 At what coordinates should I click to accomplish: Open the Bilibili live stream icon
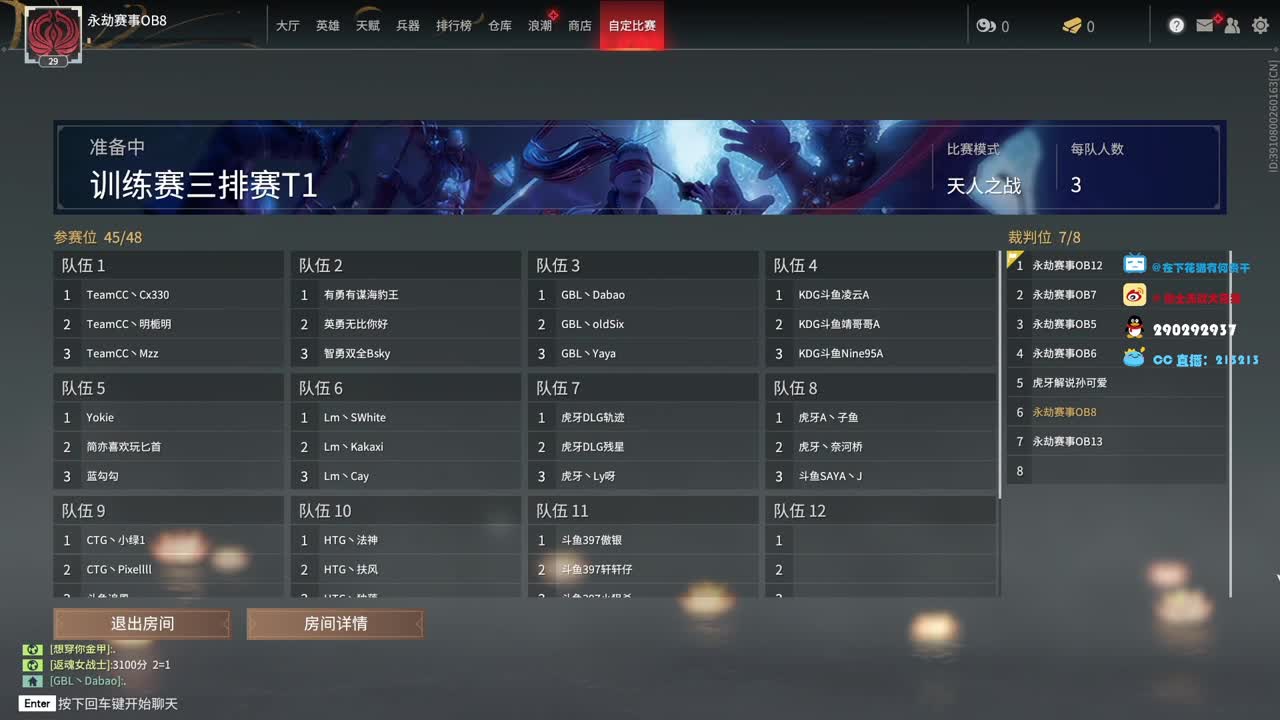(1134, 265)
